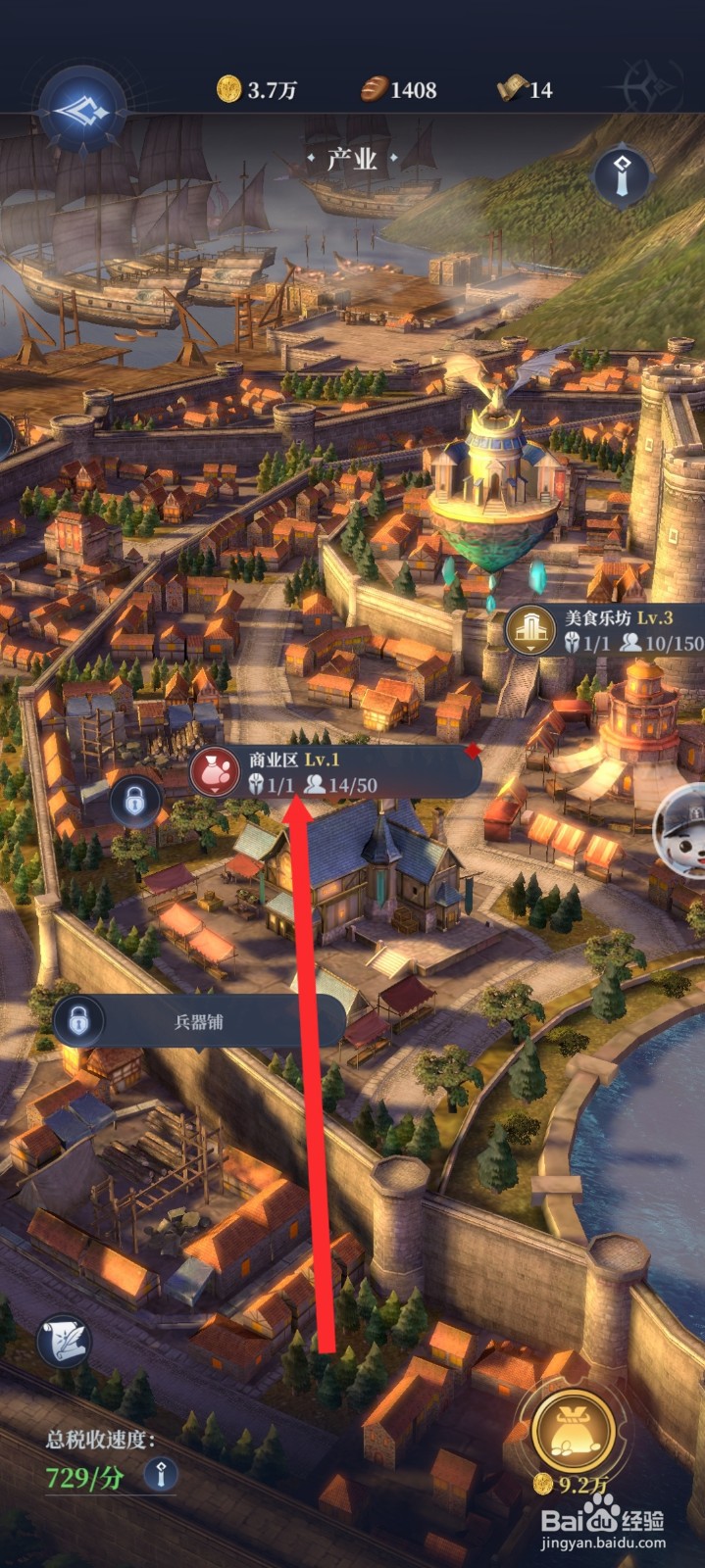Tap the blue diamond back emblem
705x1568 pixels.
point(82,110)
